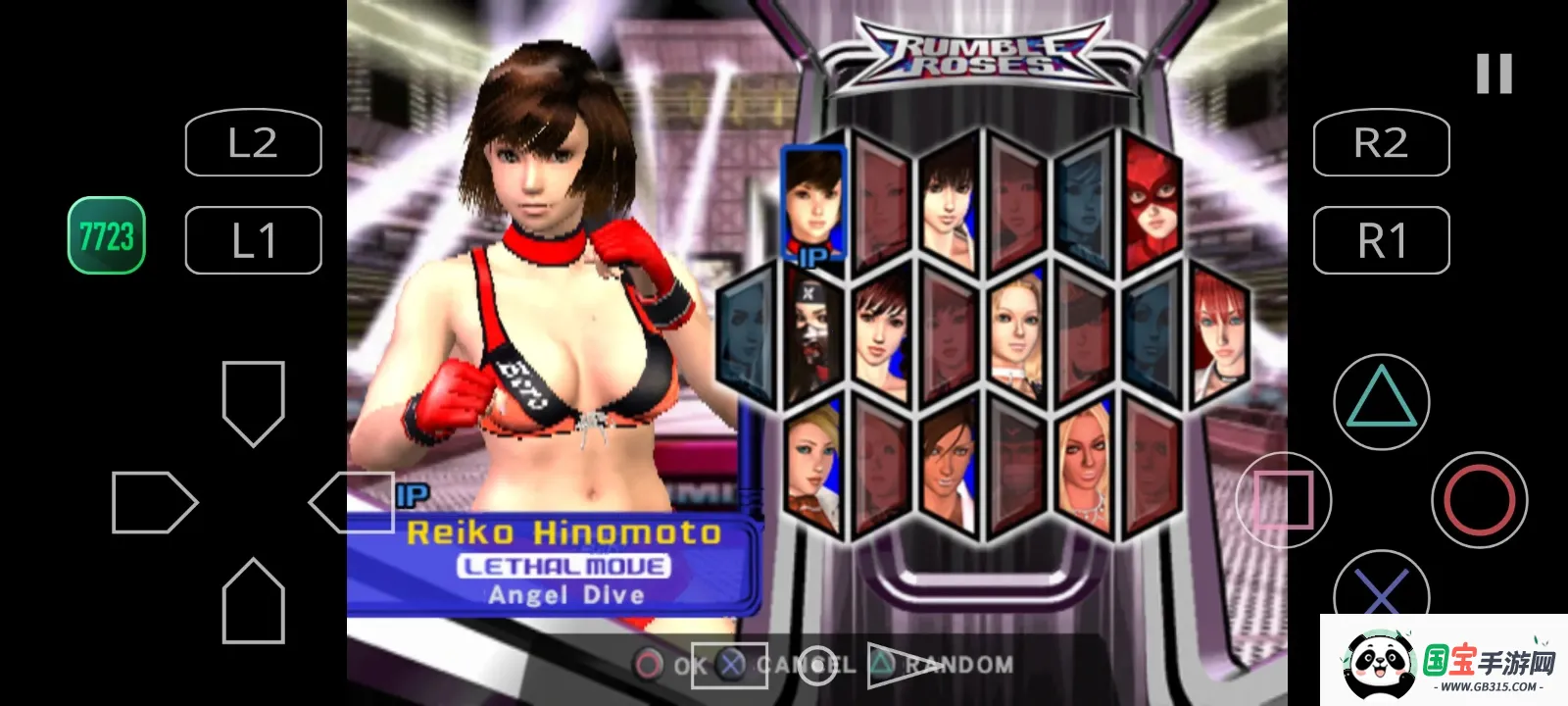Tap the on-screen pink square button

coord(1284,499)
